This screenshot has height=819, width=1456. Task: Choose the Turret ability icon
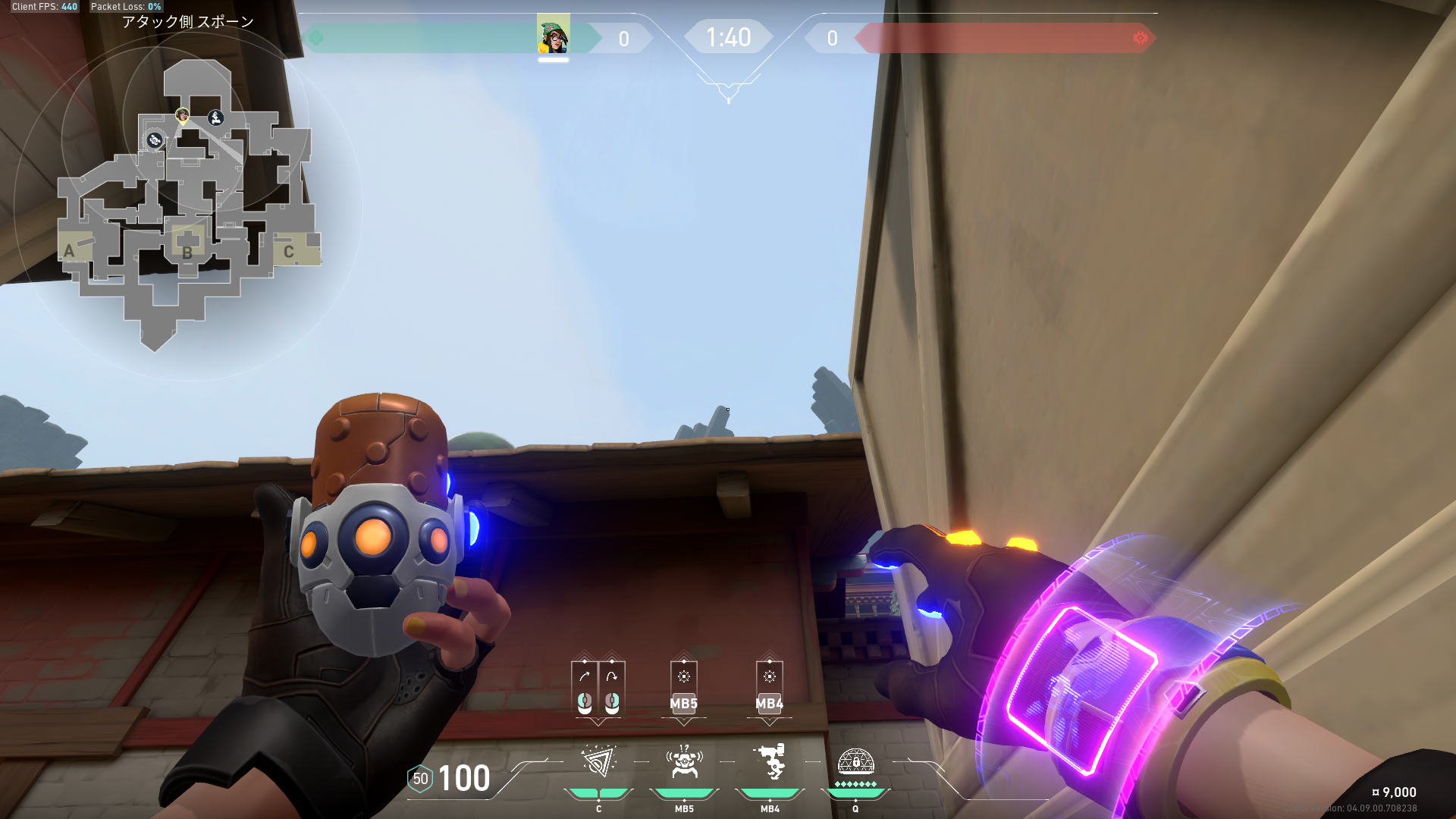770,762
